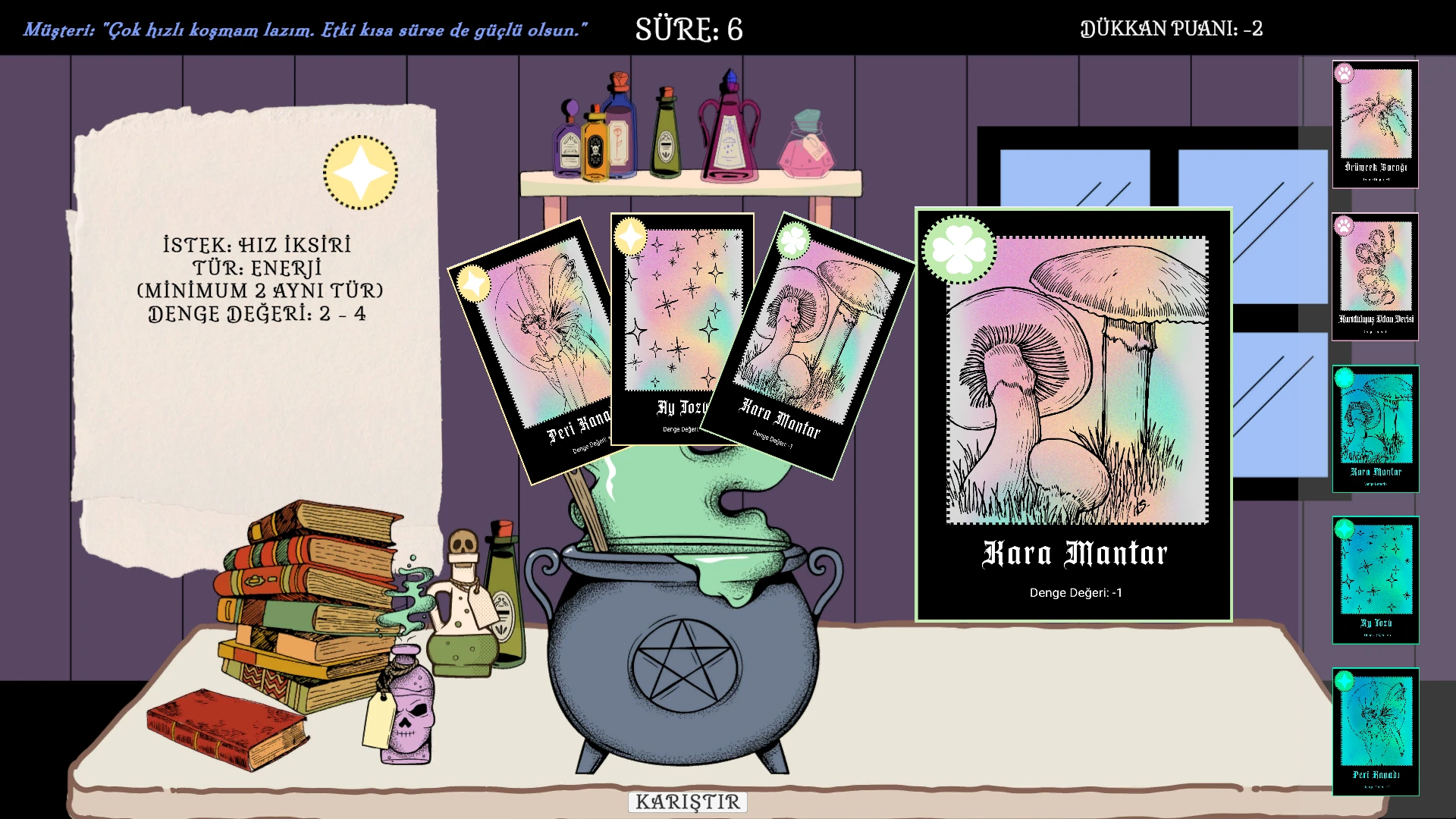Click the enlarged Kara Mantar card preview

[x=1074, y=415]
